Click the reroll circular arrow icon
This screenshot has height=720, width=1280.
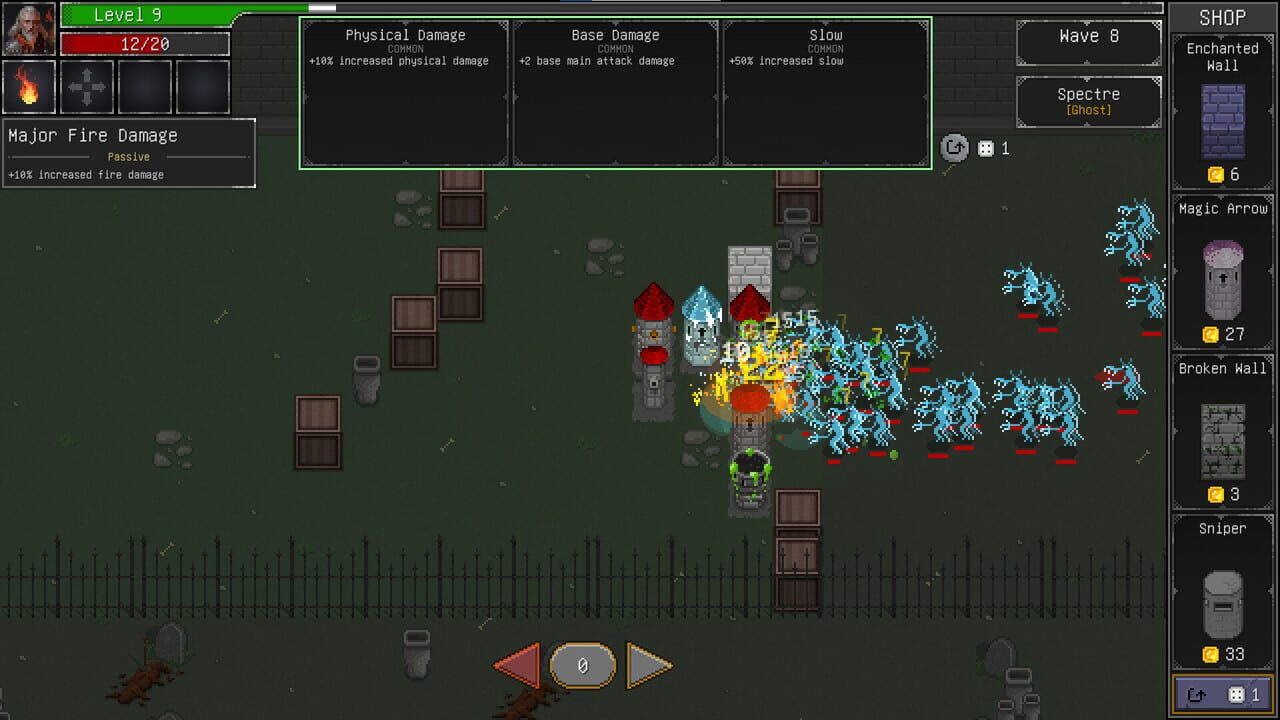pyautogui.click(x=955, y=148)
